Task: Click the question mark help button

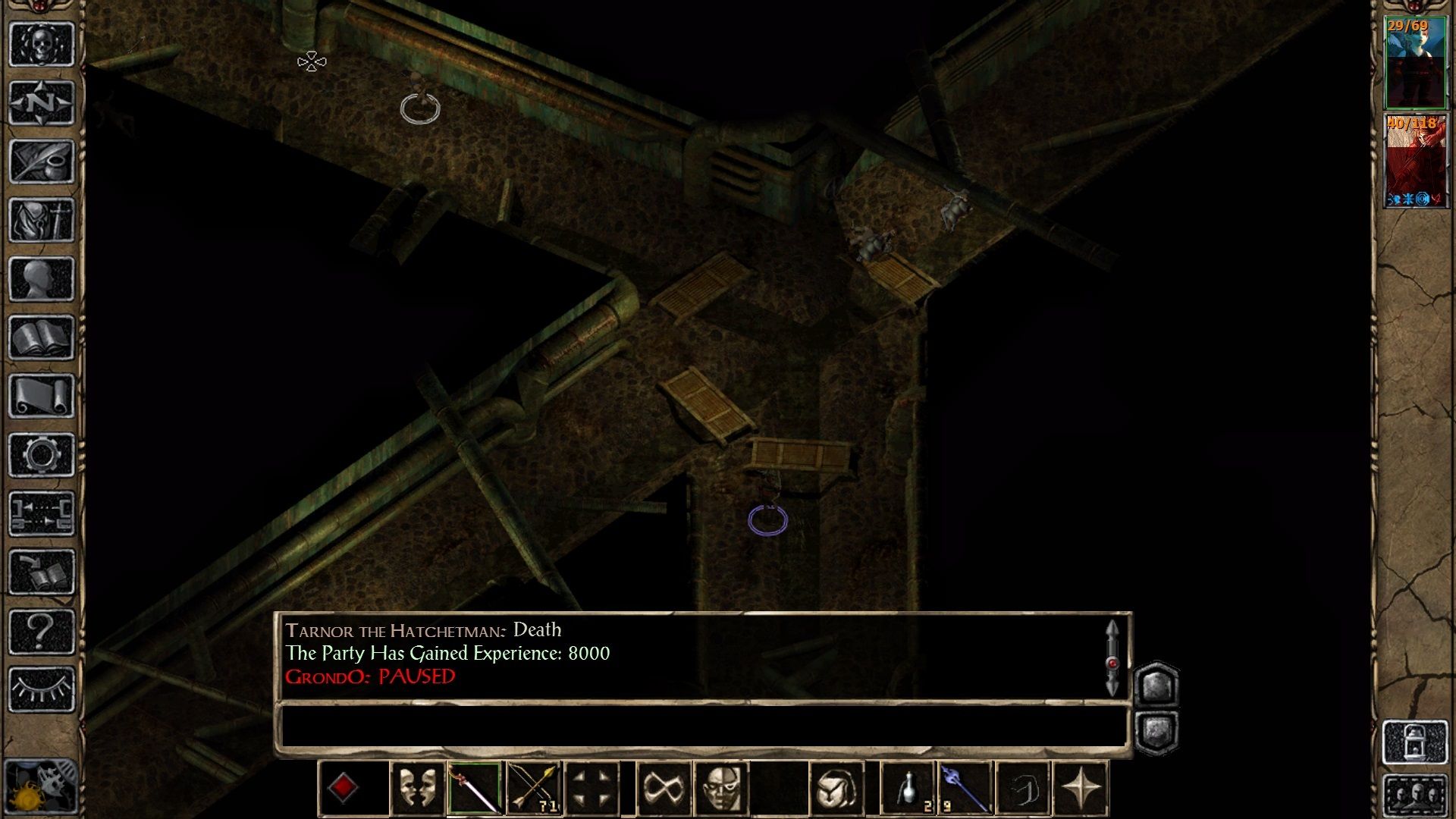Action: [42, 632]
